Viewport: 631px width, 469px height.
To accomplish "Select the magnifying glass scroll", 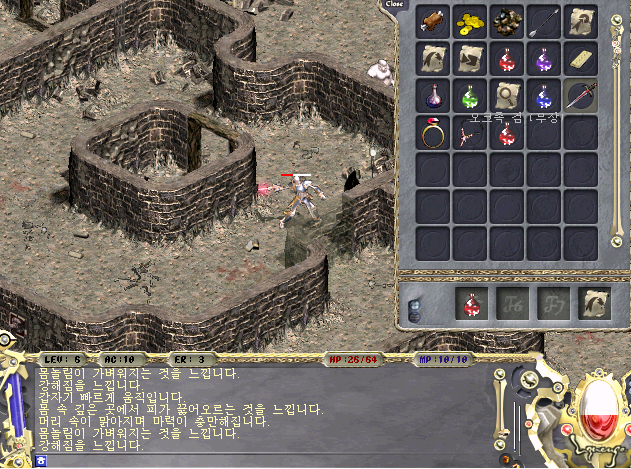I will point(507,96).
